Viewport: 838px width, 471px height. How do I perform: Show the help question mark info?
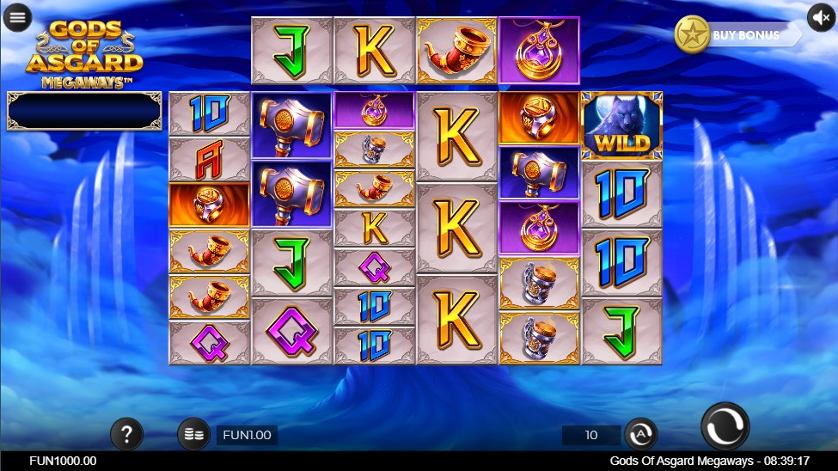click(x=126, y=434)
